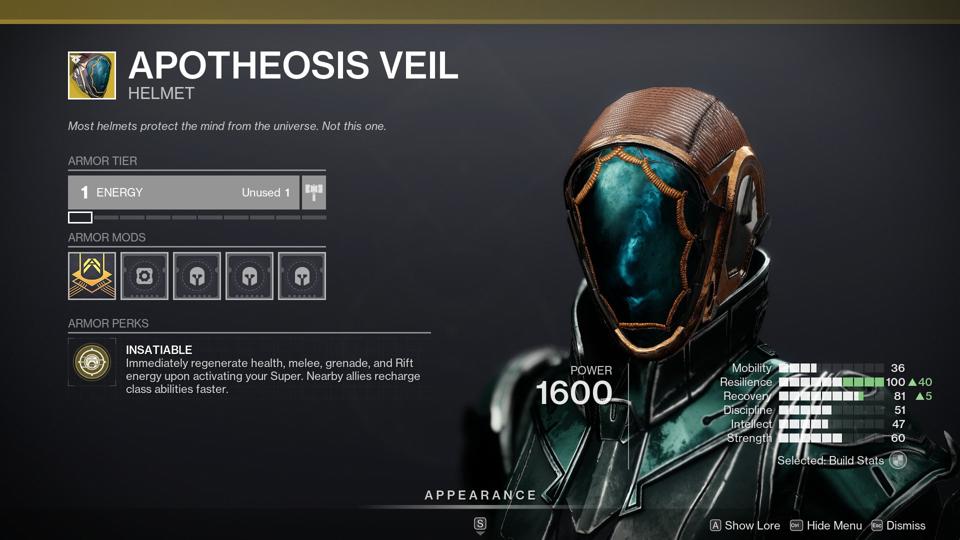Open the Appearance section
Viewport: 960px width, 540px height.
point(480,496)
